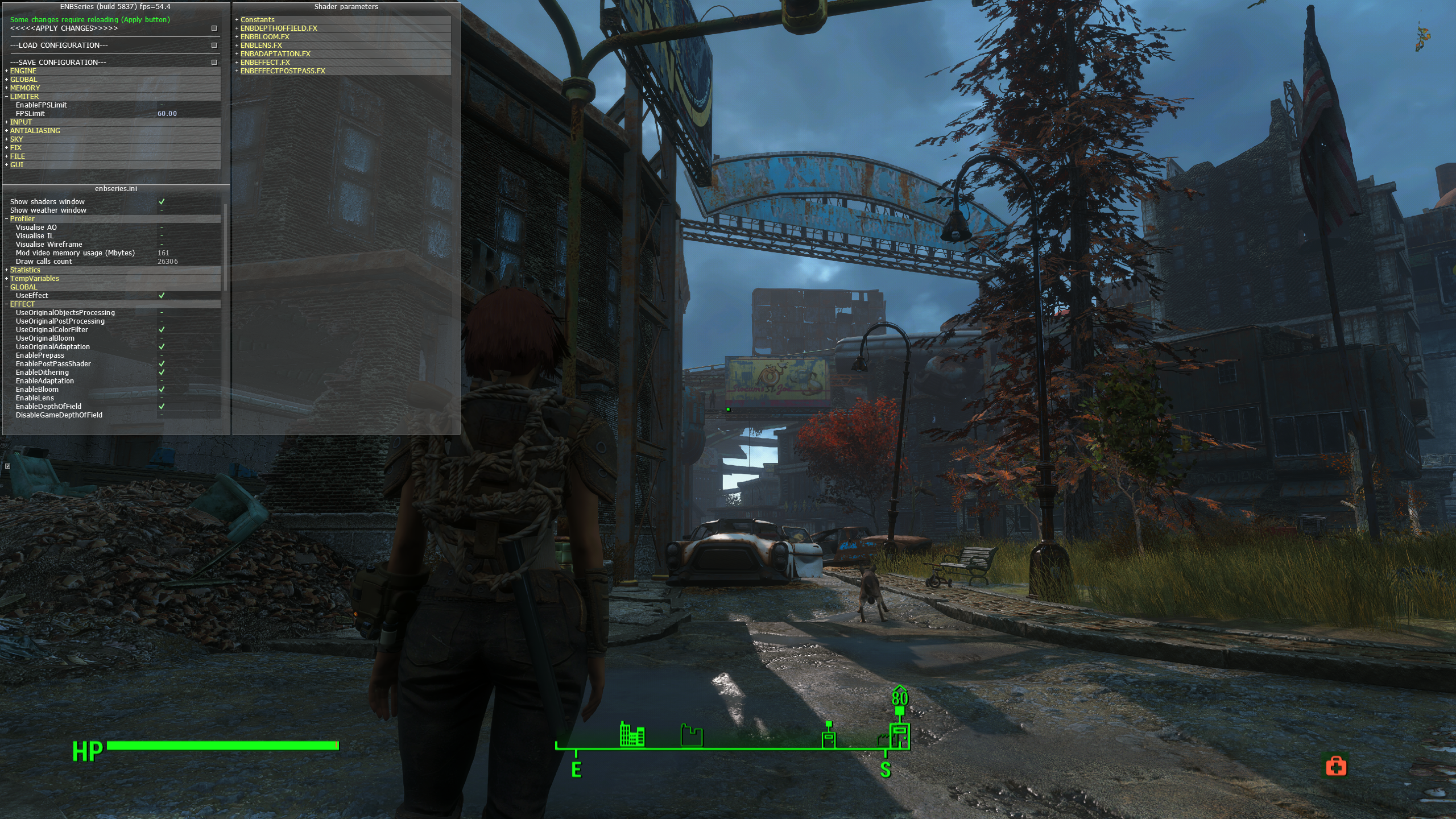Disable the UseEffect checkbox
This screenshot has height=819, width=1456.
162,296
